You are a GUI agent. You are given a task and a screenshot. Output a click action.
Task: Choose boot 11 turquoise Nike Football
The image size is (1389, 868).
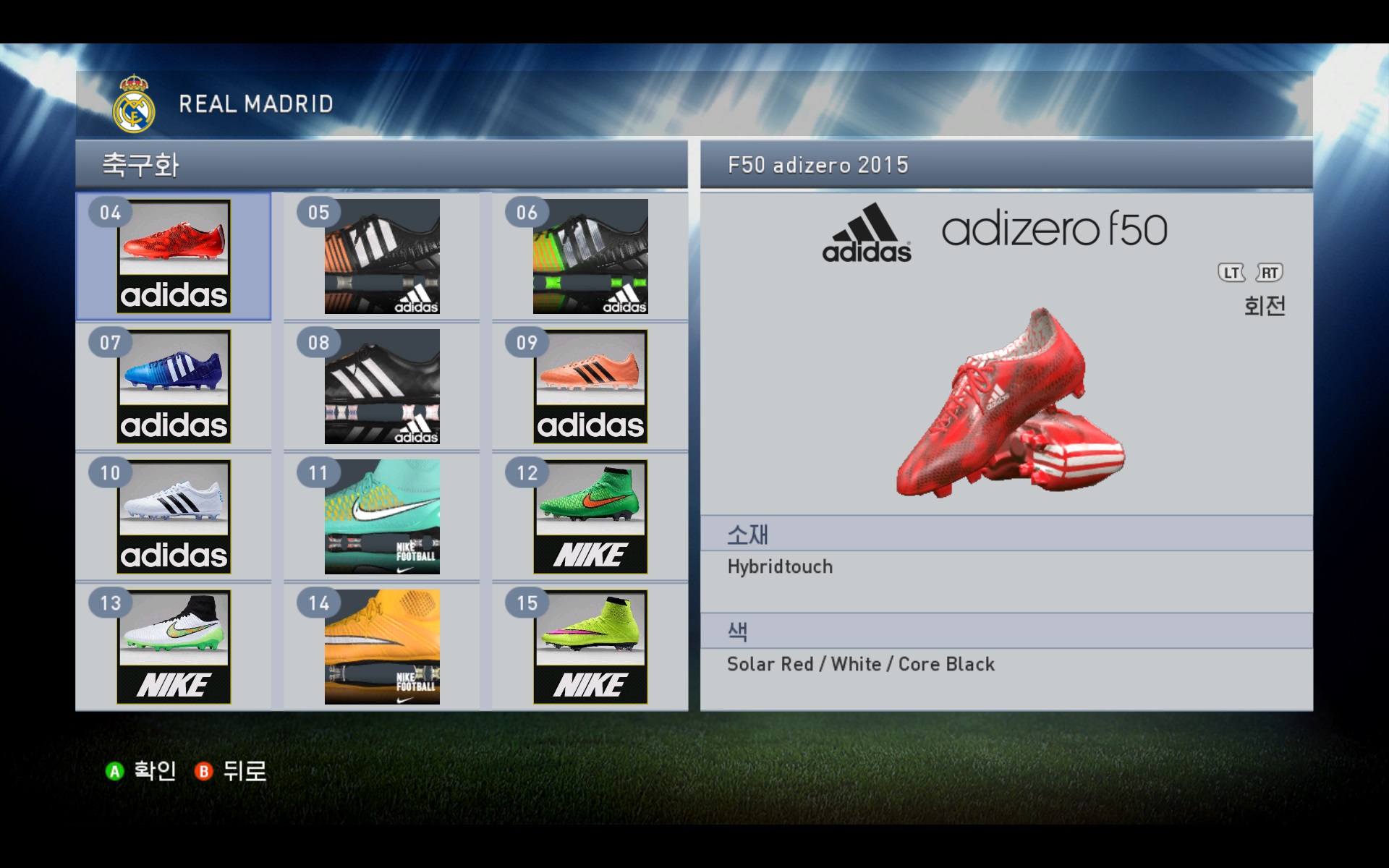point(382,516)
